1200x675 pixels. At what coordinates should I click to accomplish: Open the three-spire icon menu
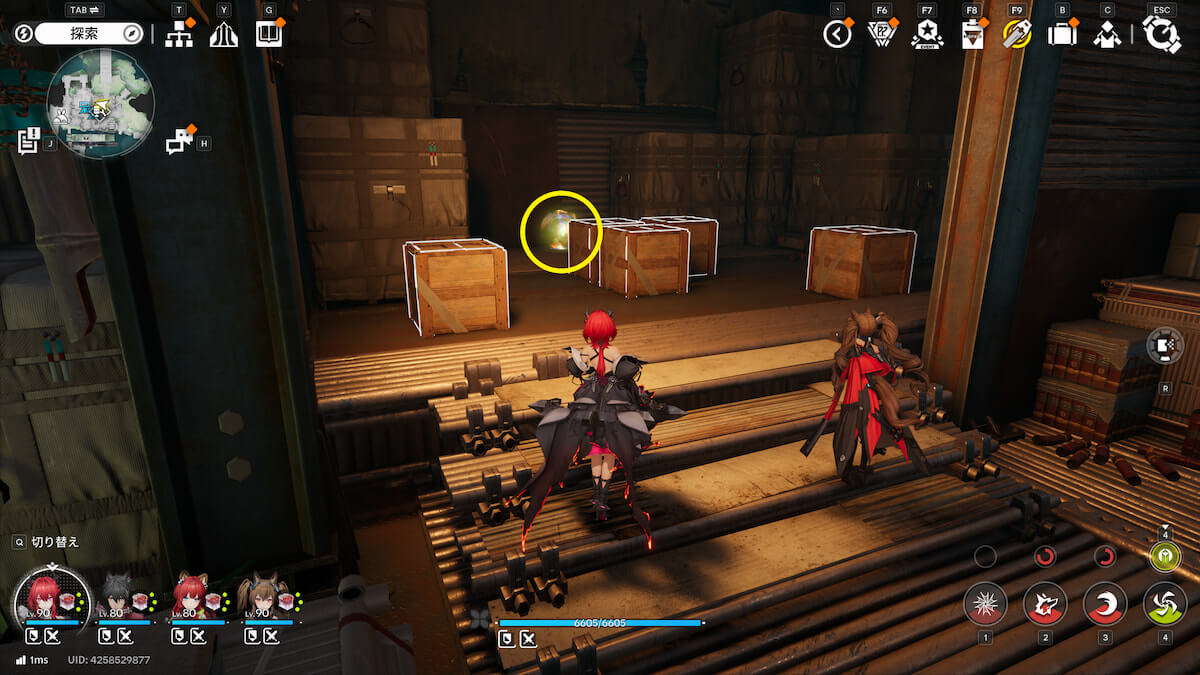[x=223, y=34]
